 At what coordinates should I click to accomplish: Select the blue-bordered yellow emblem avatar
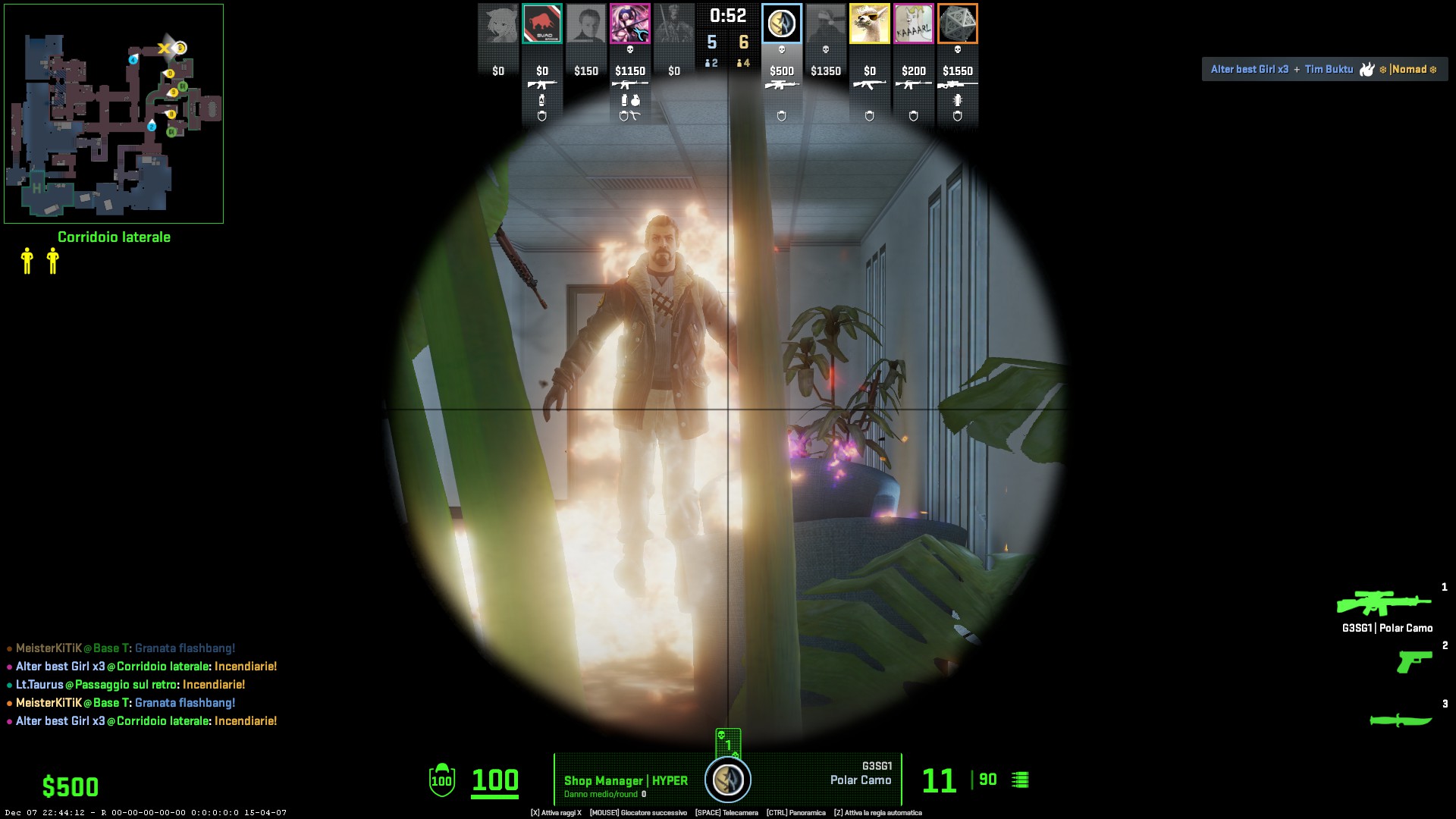781,24
